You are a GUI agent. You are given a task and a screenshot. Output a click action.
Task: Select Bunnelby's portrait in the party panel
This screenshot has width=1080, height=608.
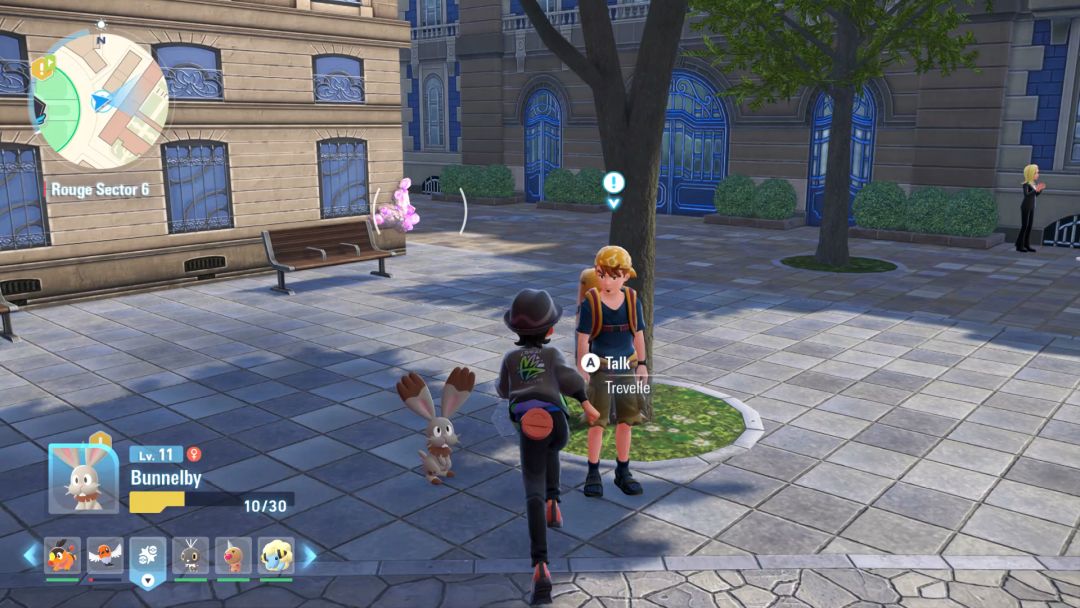click(76, 478)
